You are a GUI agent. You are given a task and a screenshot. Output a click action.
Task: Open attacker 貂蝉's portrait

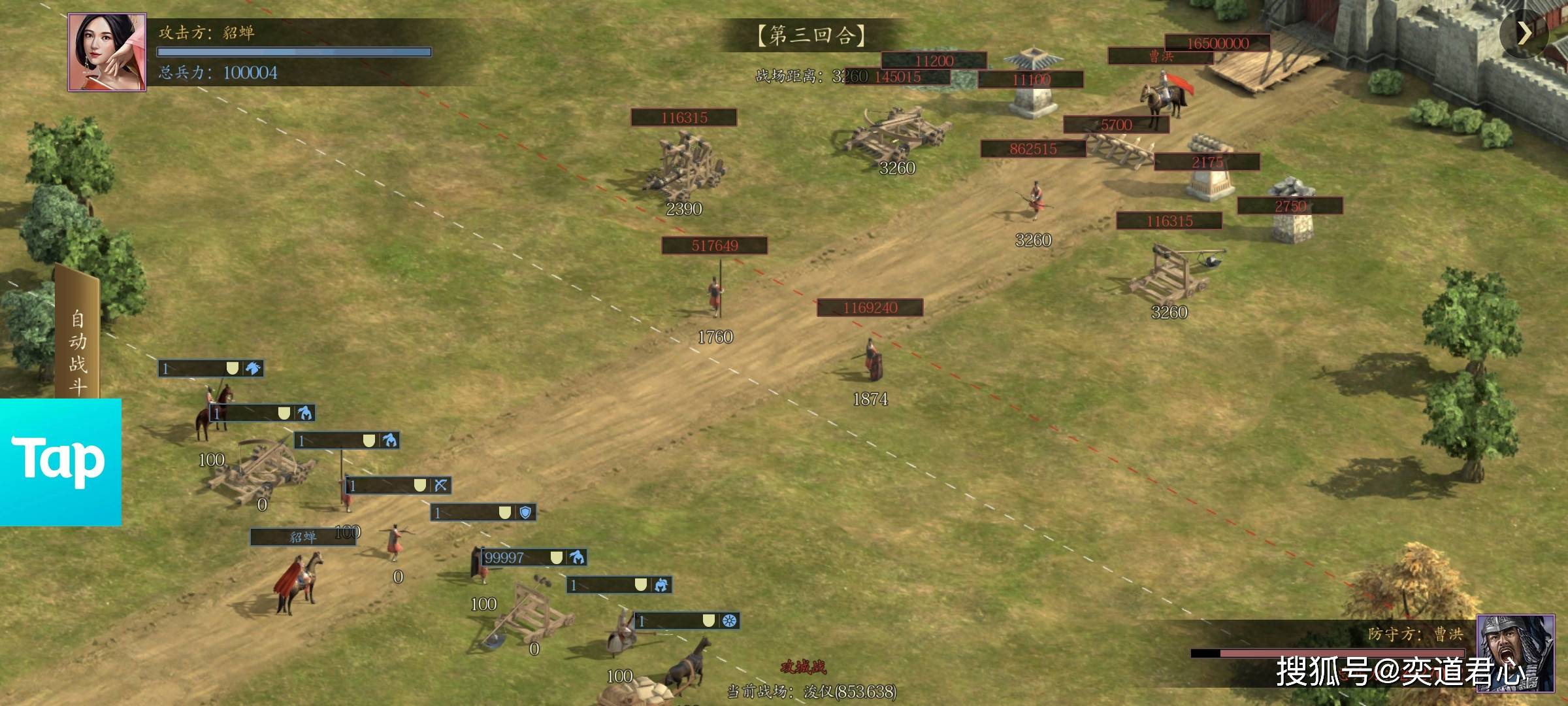[106, 52]
